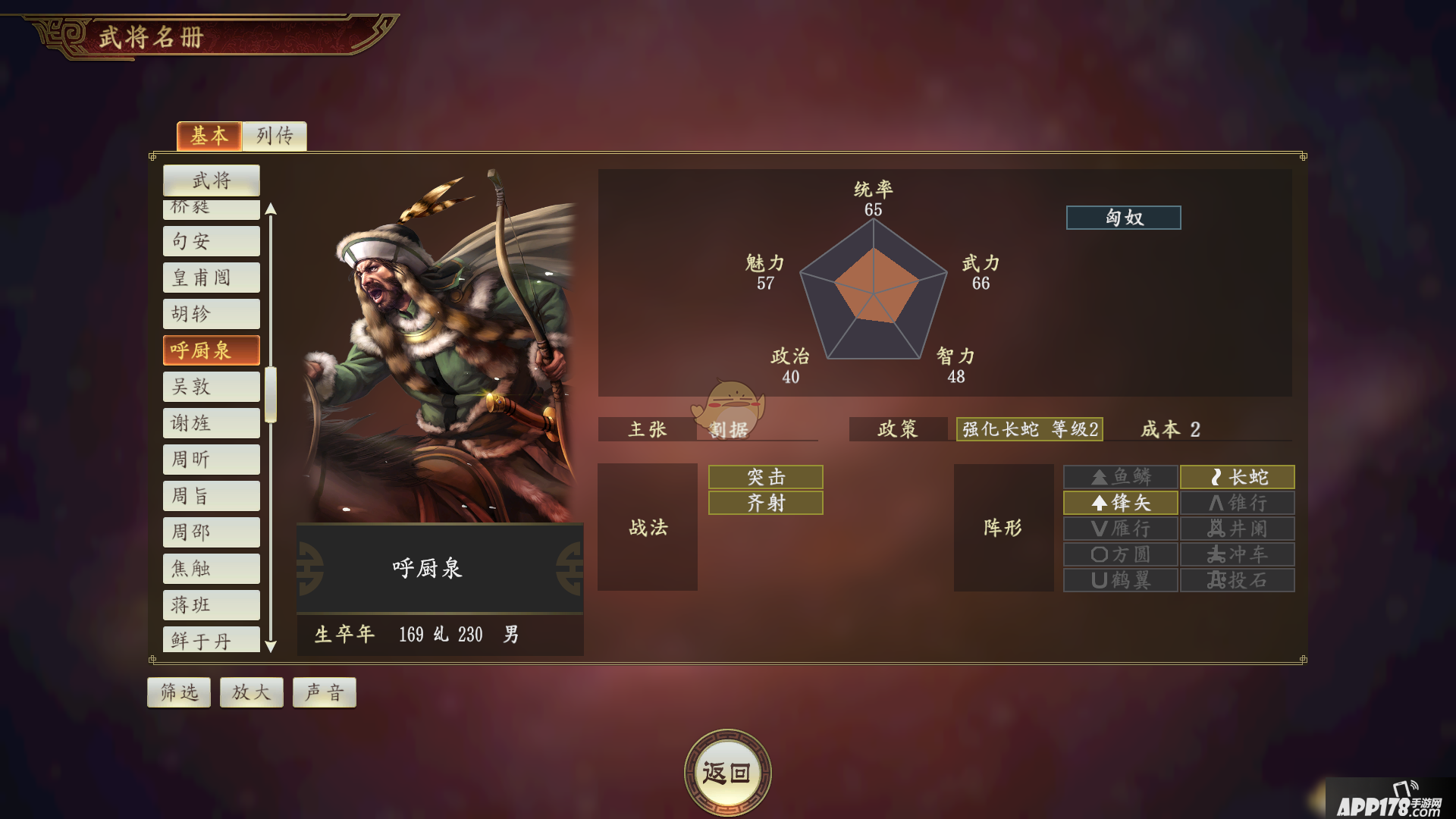The height and width of the screenshot is (819, 1456).
Task: Select the 井阑 siege tower formation icon
Action: click(x=1238, y=529)
